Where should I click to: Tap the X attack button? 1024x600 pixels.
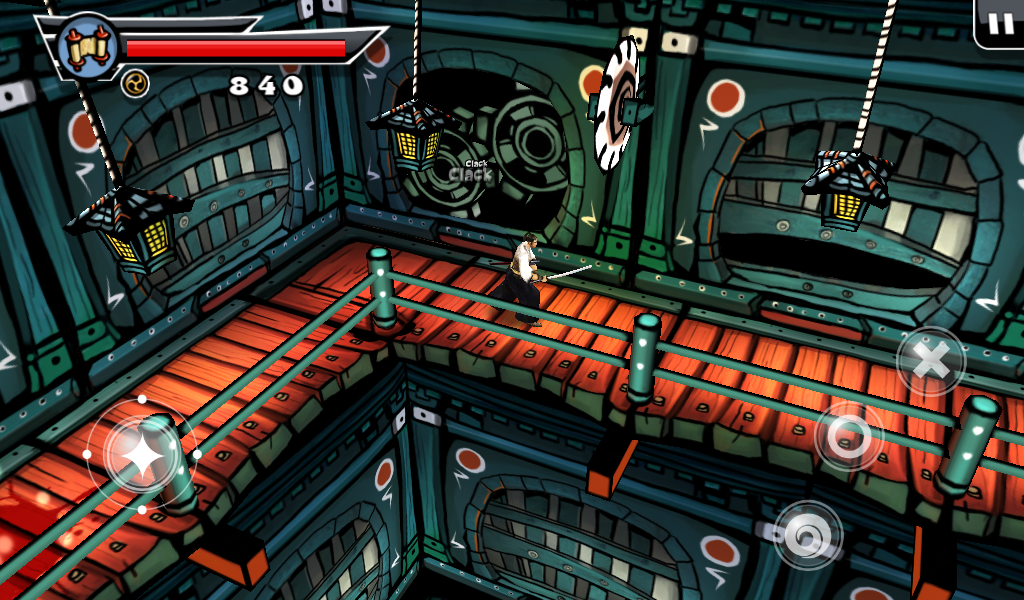[x=931, y=361]
